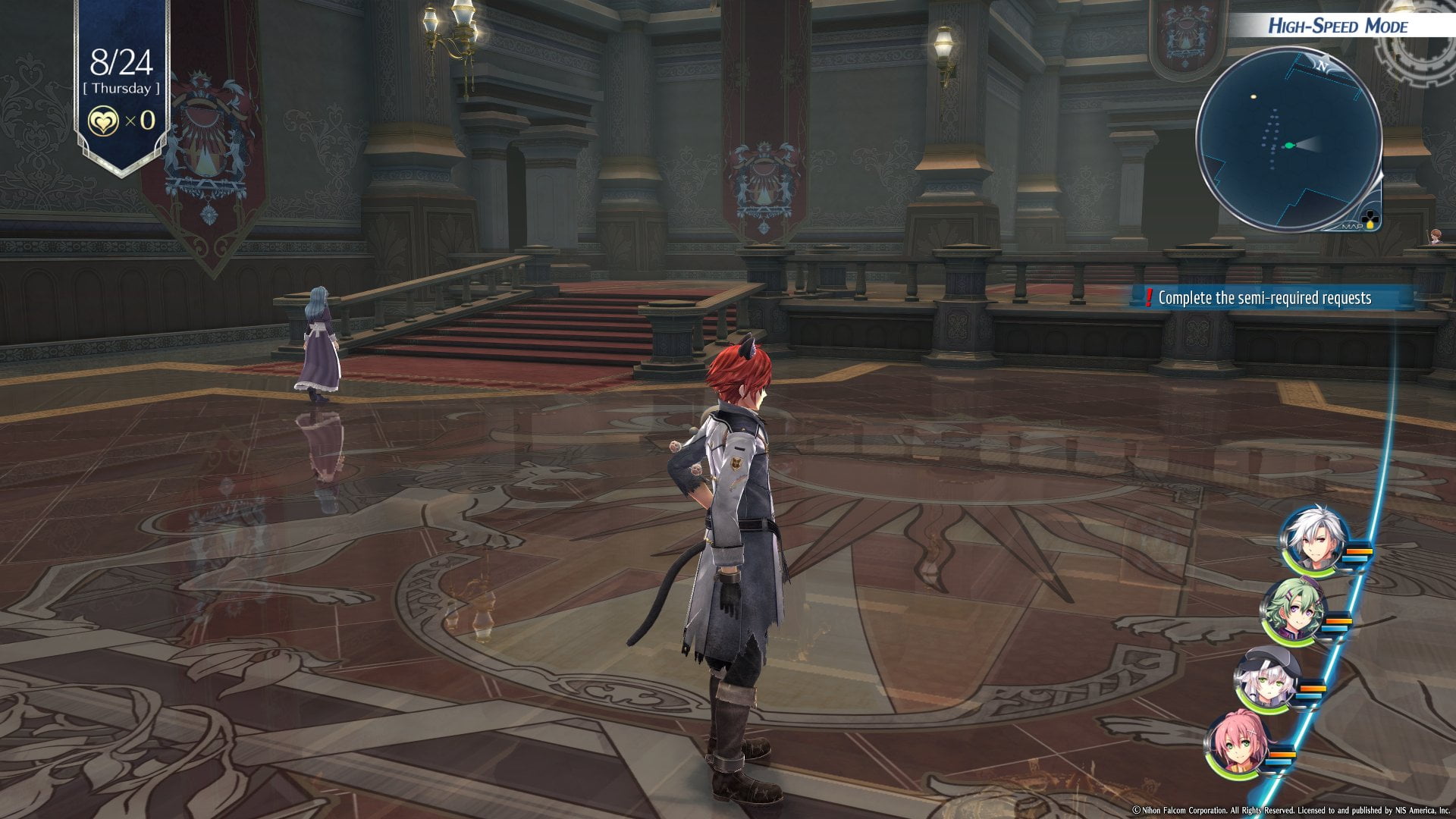The image size is (1456, 819).
Task: Click the D-pad MAP shortcut icon
Action: tap(1370, 218)
